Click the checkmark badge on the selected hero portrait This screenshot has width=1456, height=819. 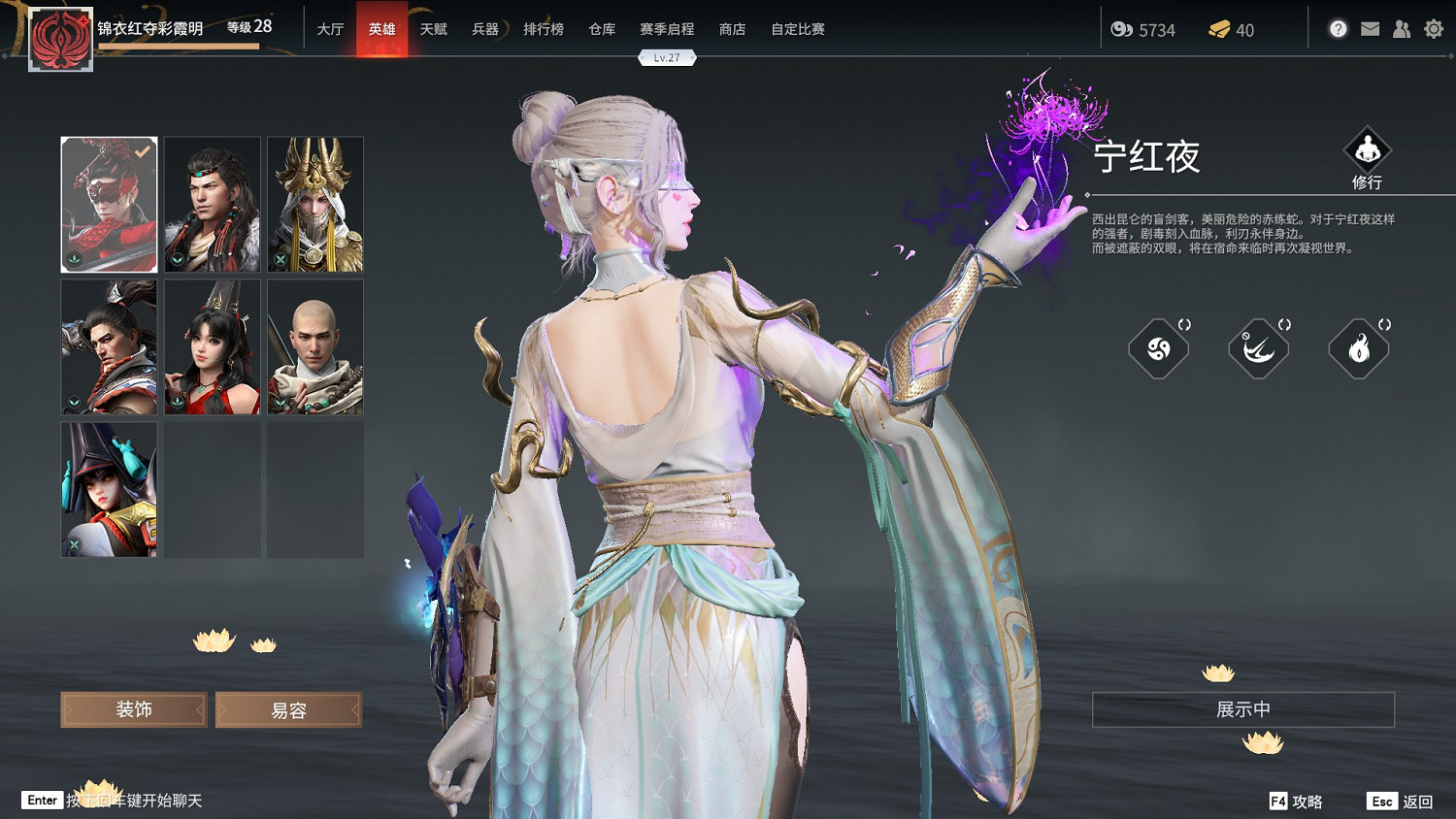(x=142, y=151)
